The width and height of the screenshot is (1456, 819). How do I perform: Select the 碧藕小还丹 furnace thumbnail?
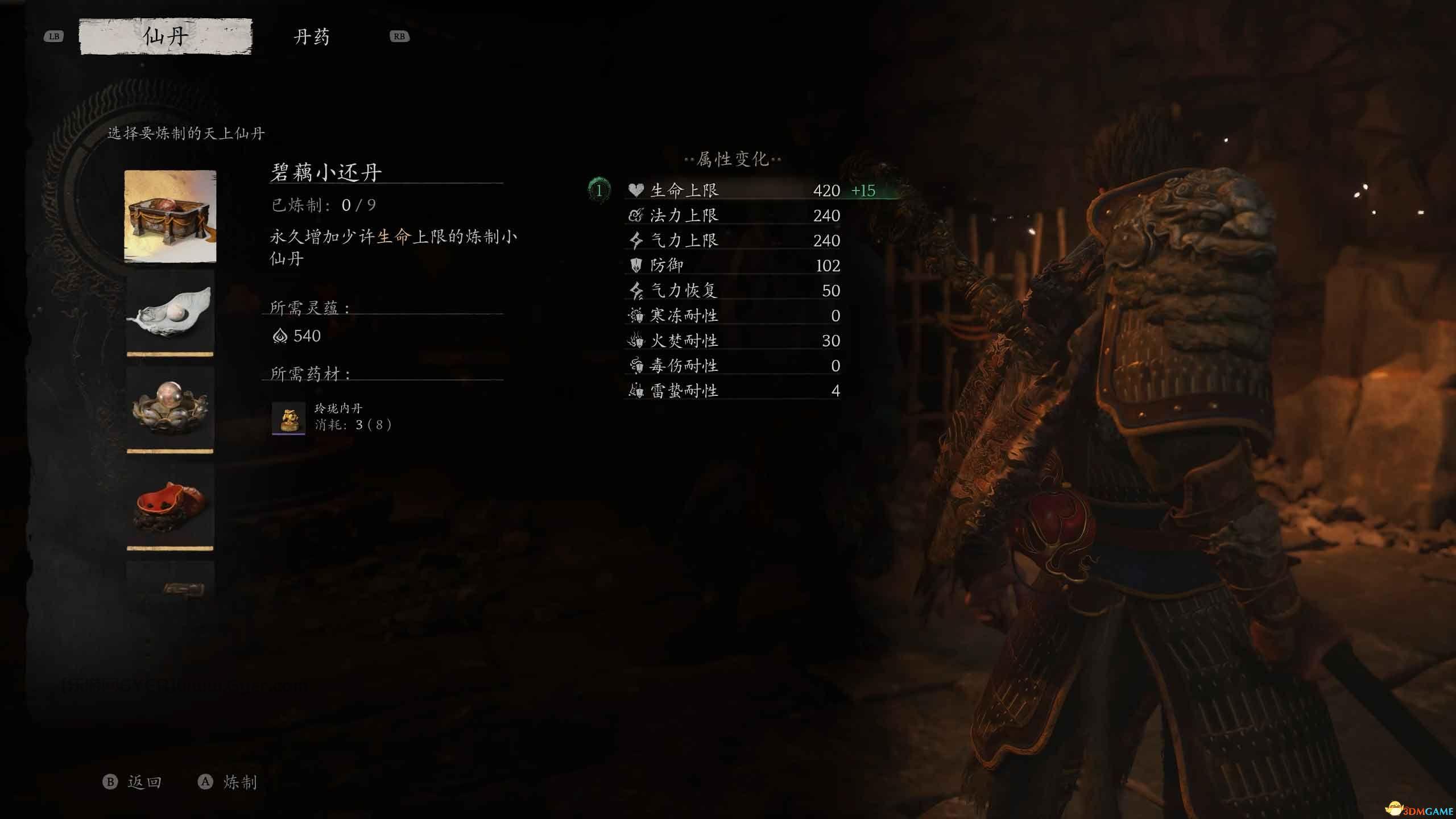click(x=169, y=216)
